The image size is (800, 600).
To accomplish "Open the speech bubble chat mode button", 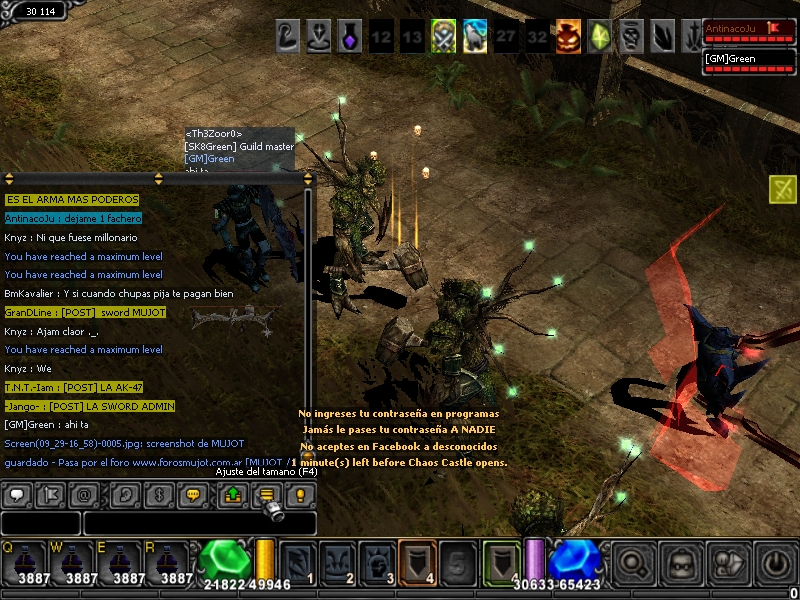I will coord(17,494).
